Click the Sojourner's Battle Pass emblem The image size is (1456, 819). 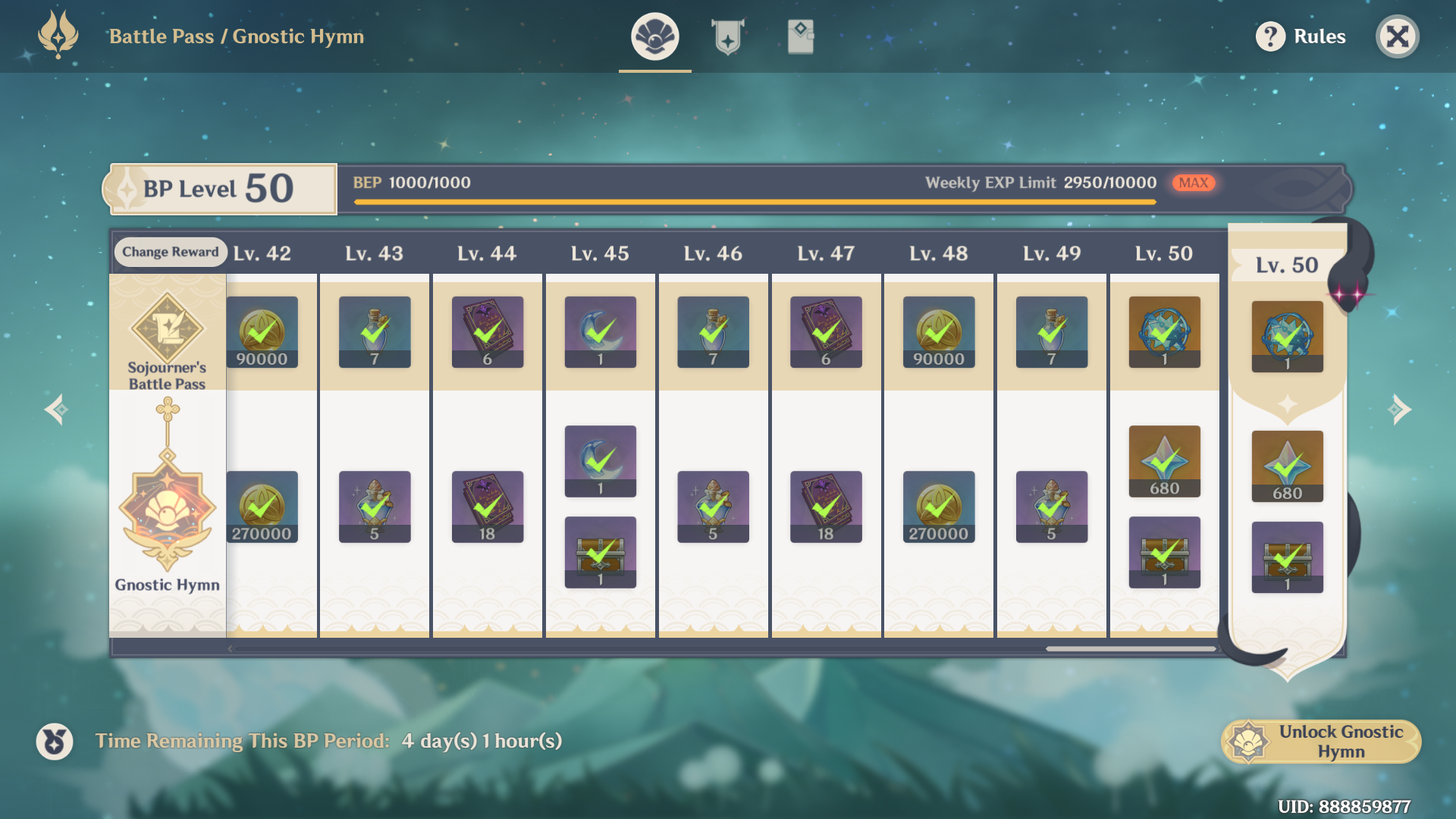pyautogui.click(x=167, y=330)
